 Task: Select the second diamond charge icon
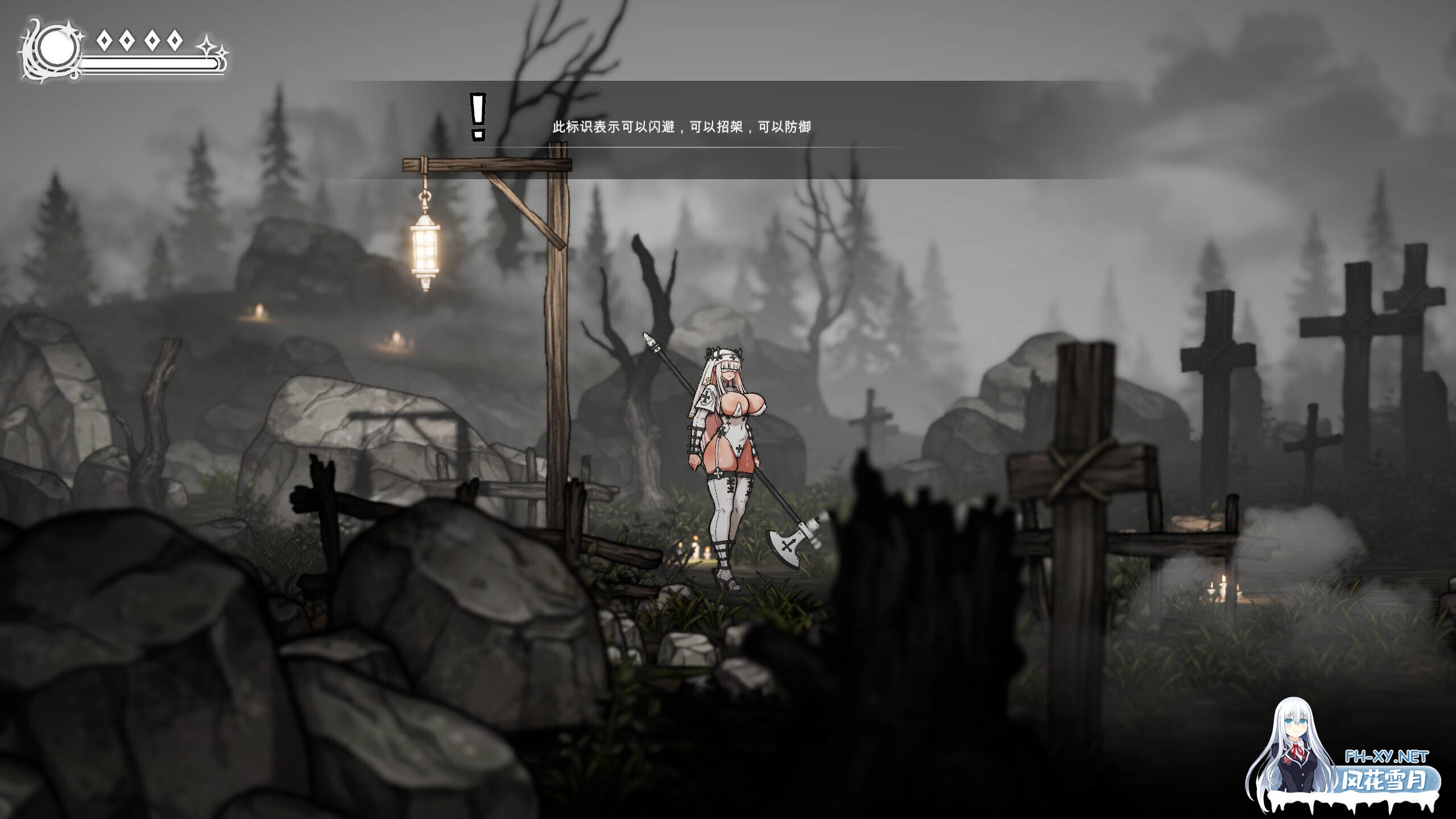(x=126, y=40)
